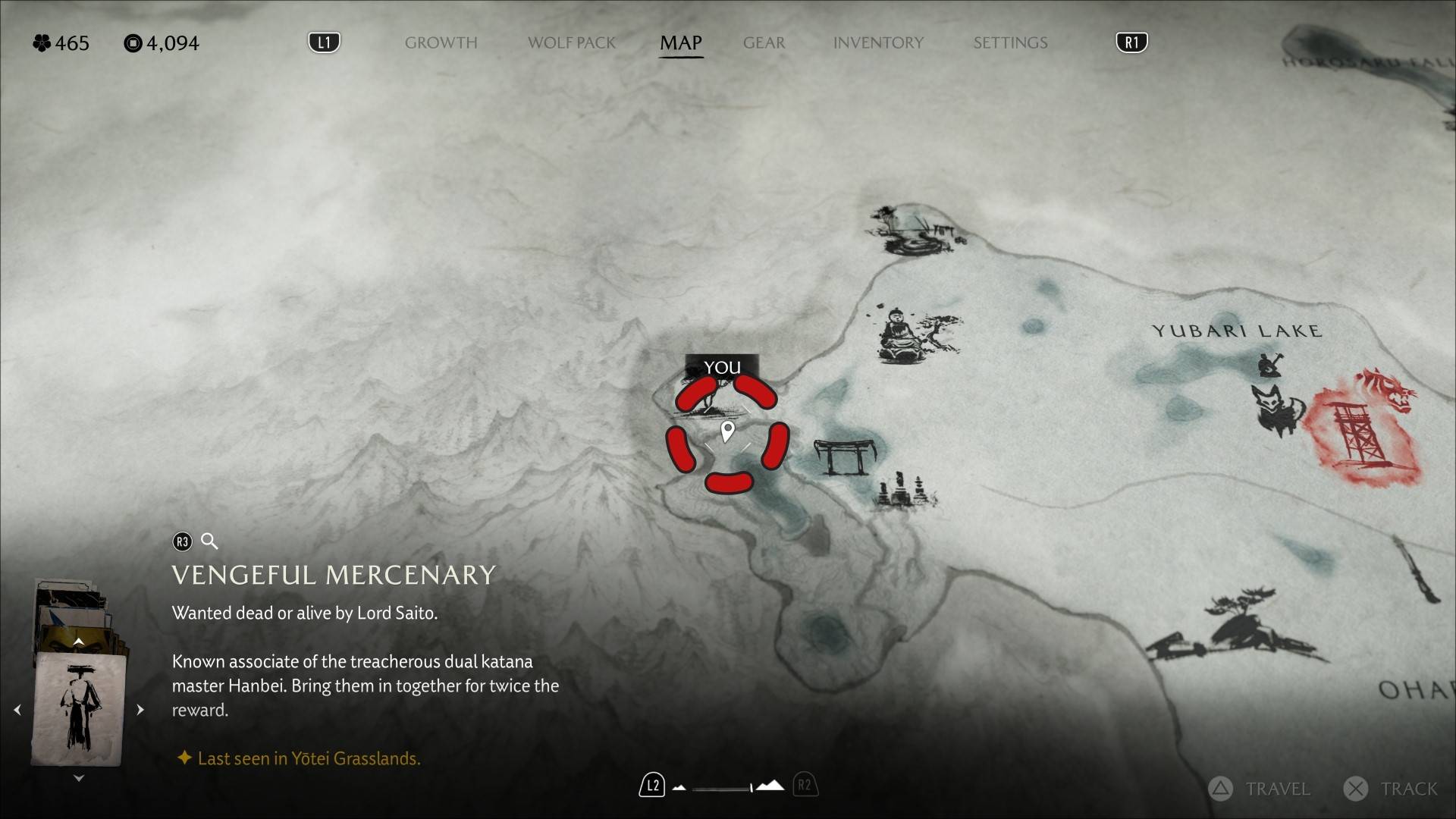
Task: Switch to the Settings tab
Action: tap(1010, 43)
